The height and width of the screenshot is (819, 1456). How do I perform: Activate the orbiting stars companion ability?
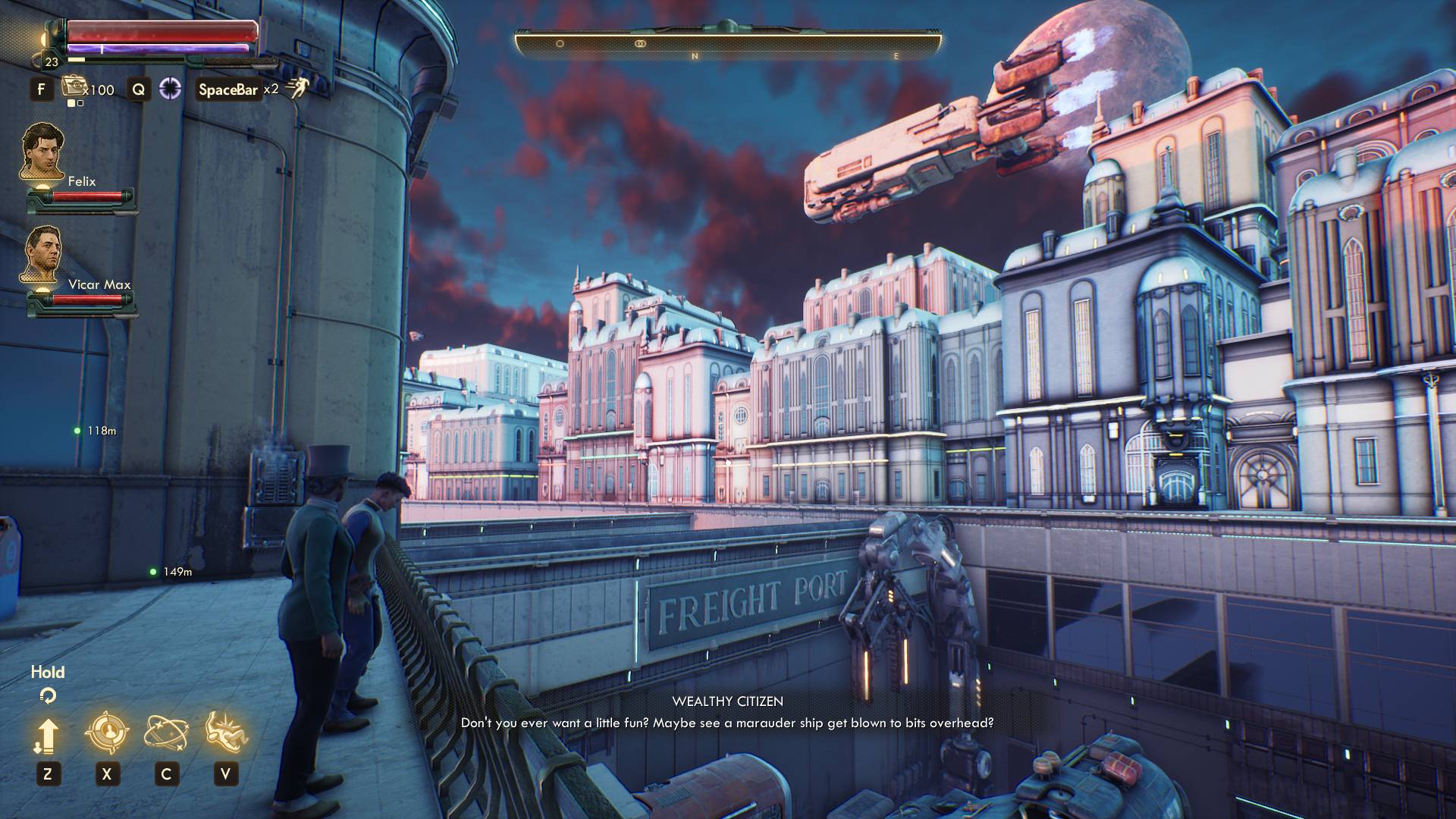click(166, 733)
